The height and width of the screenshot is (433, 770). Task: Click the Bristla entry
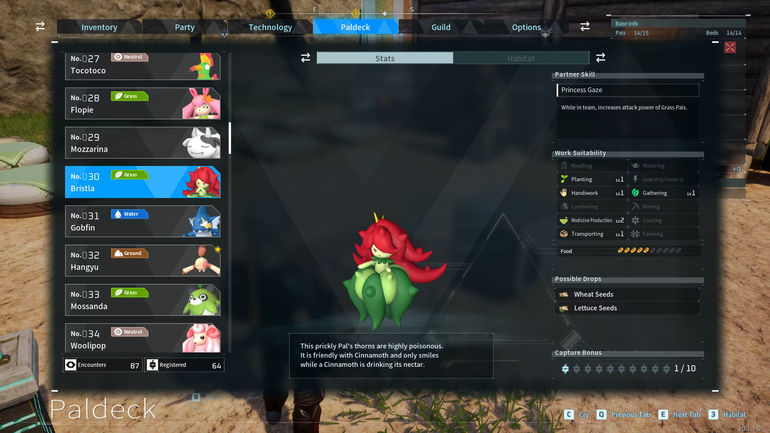pyautogui.click(x=143, y=181)
